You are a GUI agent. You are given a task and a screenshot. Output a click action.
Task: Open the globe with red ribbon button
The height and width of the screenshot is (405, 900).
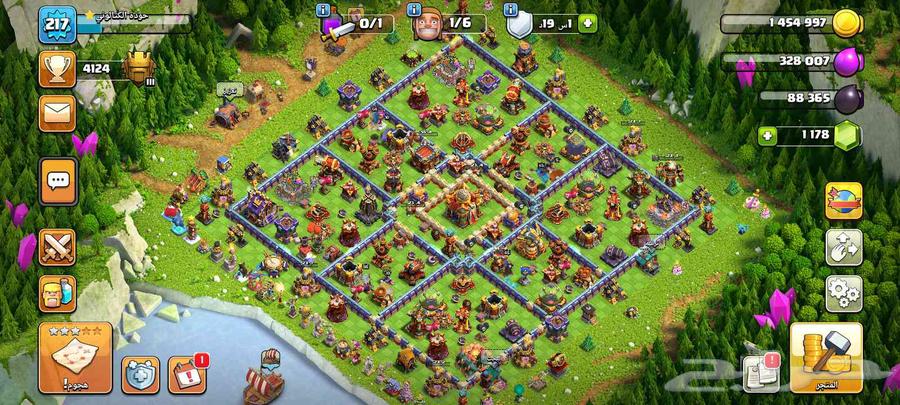tap(843, 200)
